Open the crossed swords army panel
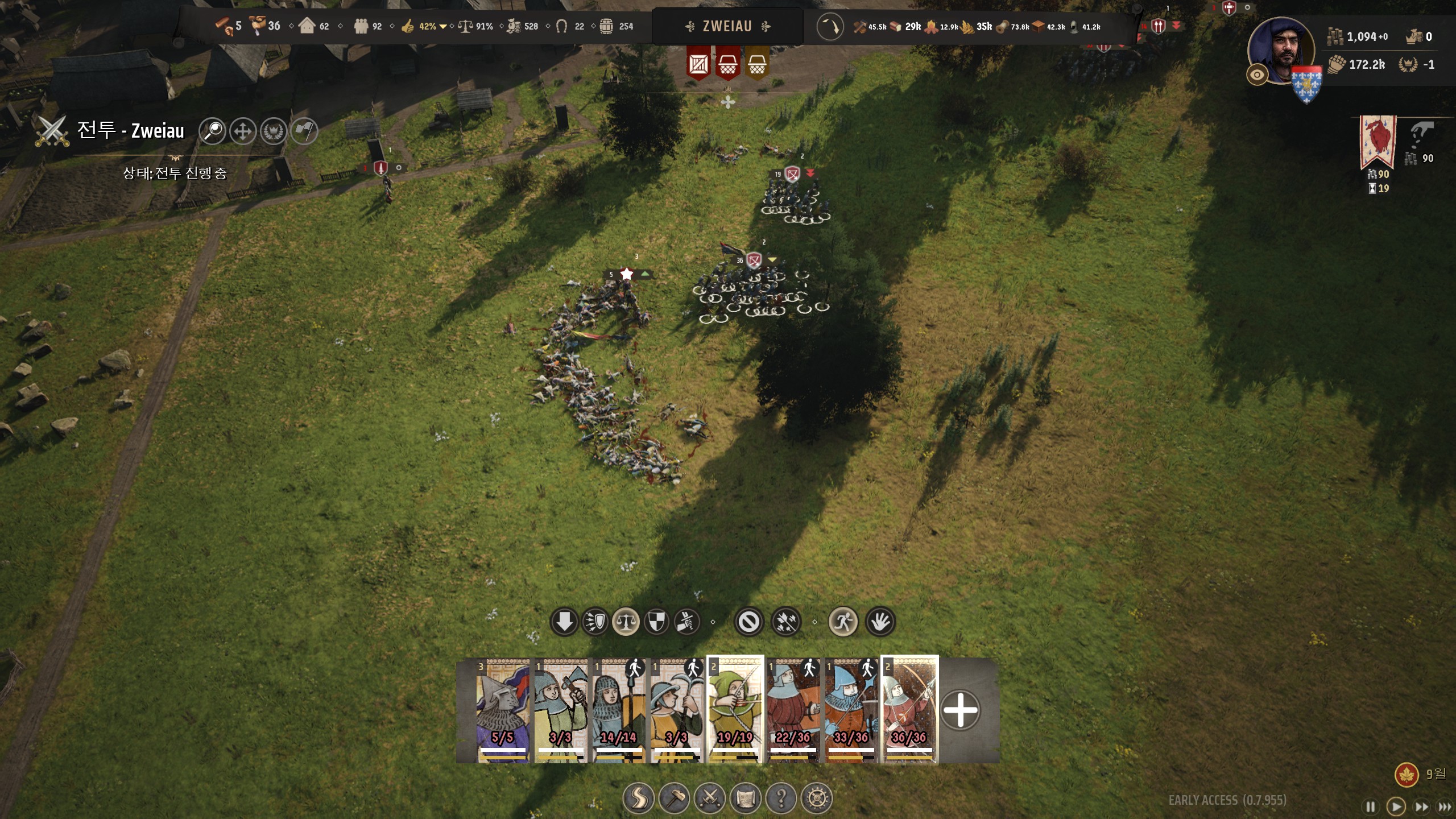The width and height of the screenshot is (1456, 819). tap(710, 799)
